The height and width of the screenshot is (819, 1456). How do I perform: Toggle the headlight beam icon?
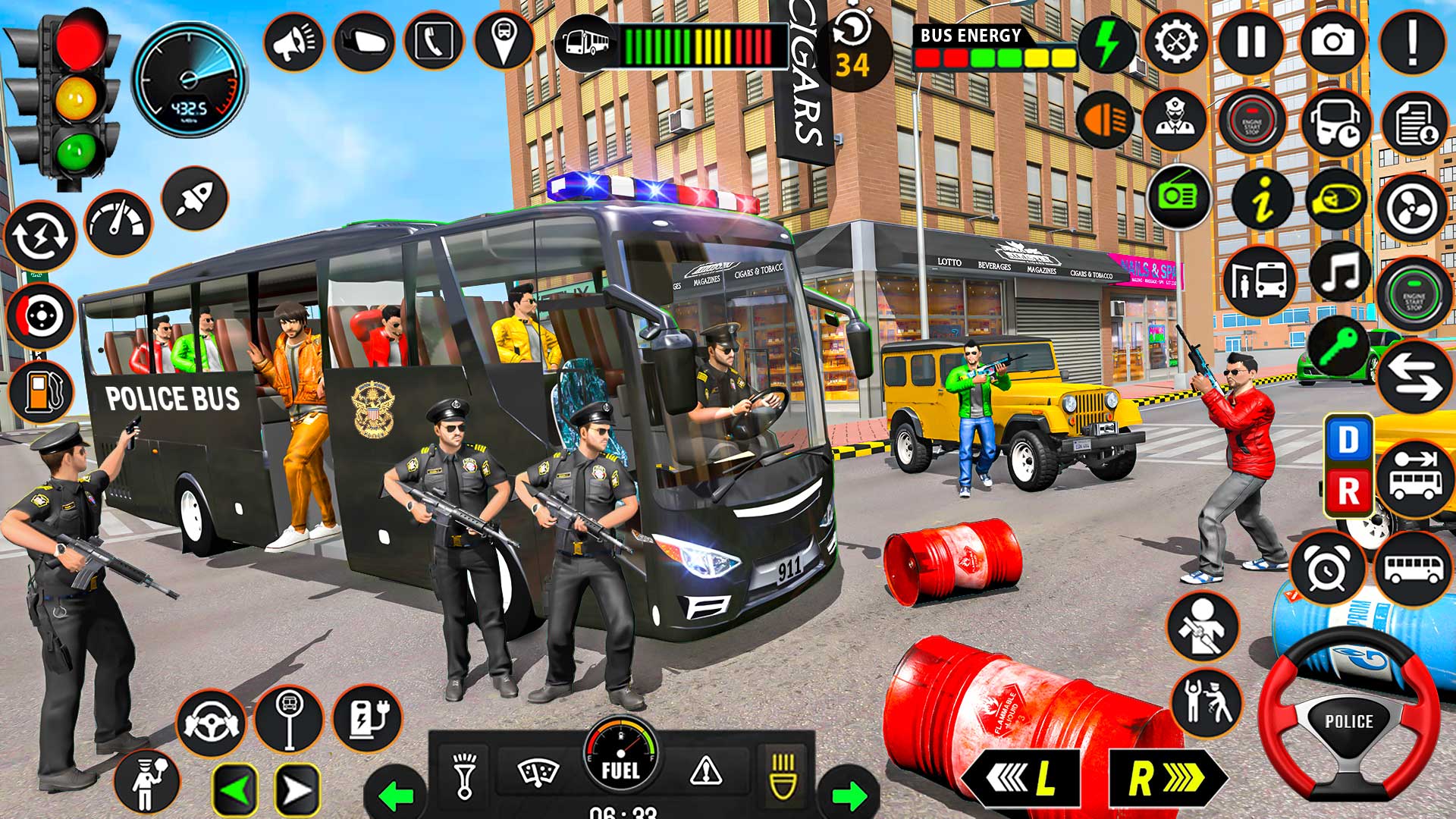[1103, 120]
